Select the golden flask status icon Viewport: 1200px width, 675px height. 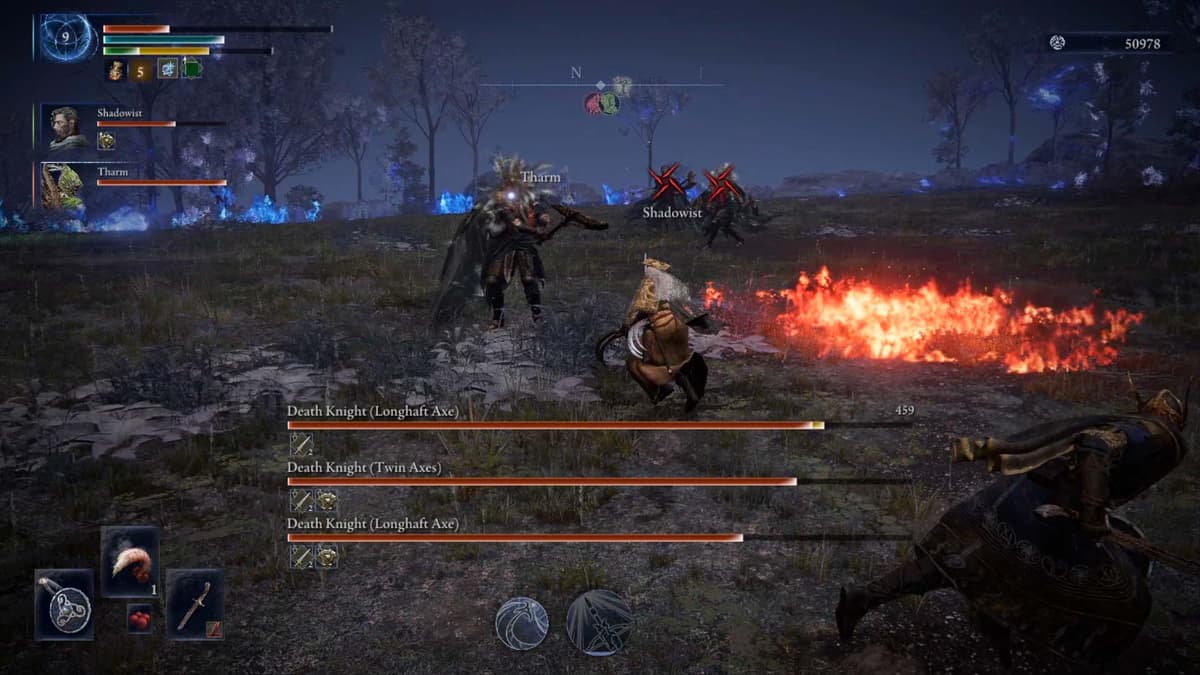pos(116,70)
